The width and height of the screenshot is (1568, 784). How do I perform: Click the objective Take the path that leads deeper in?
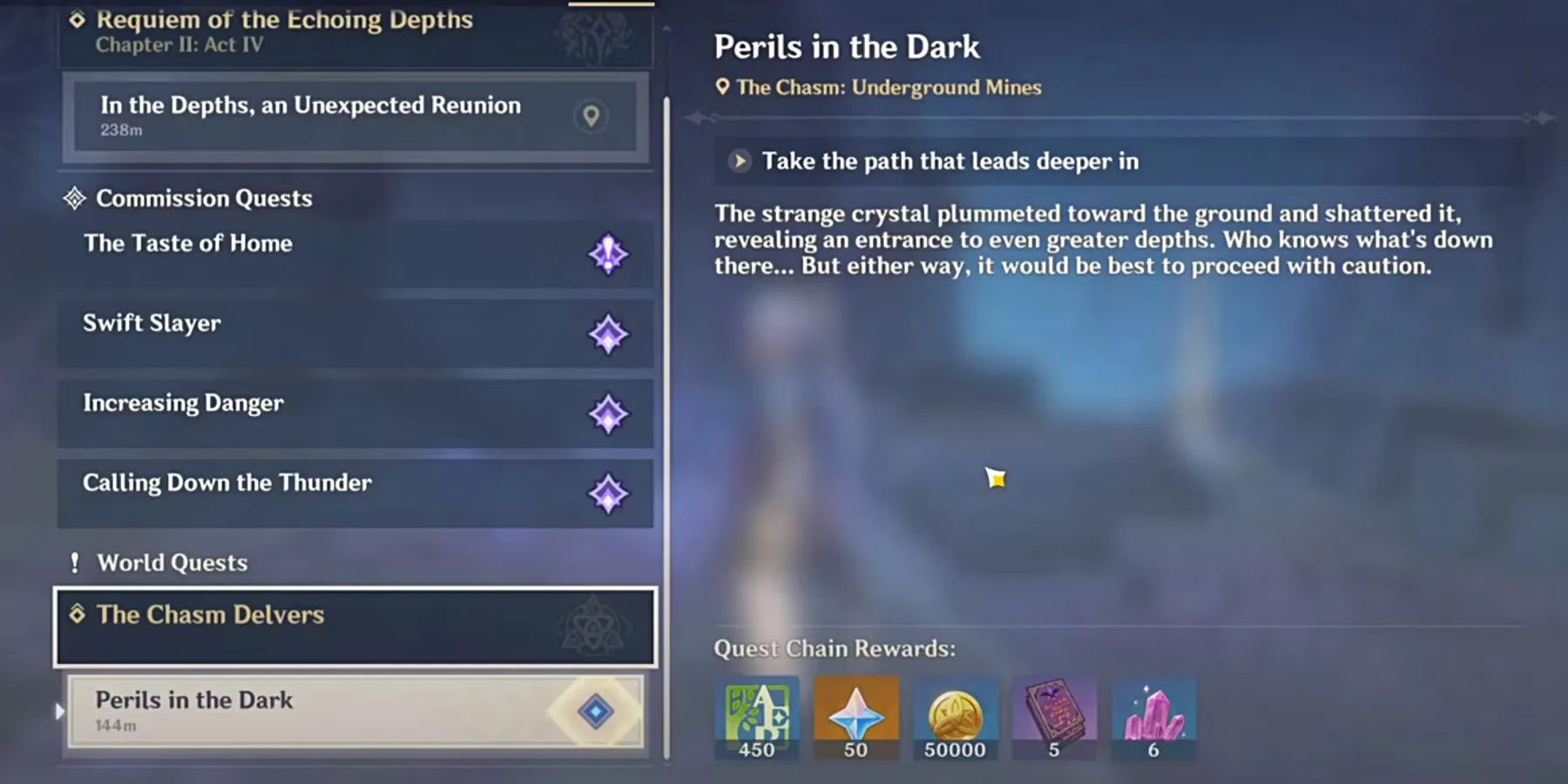[x=950, y=161]
